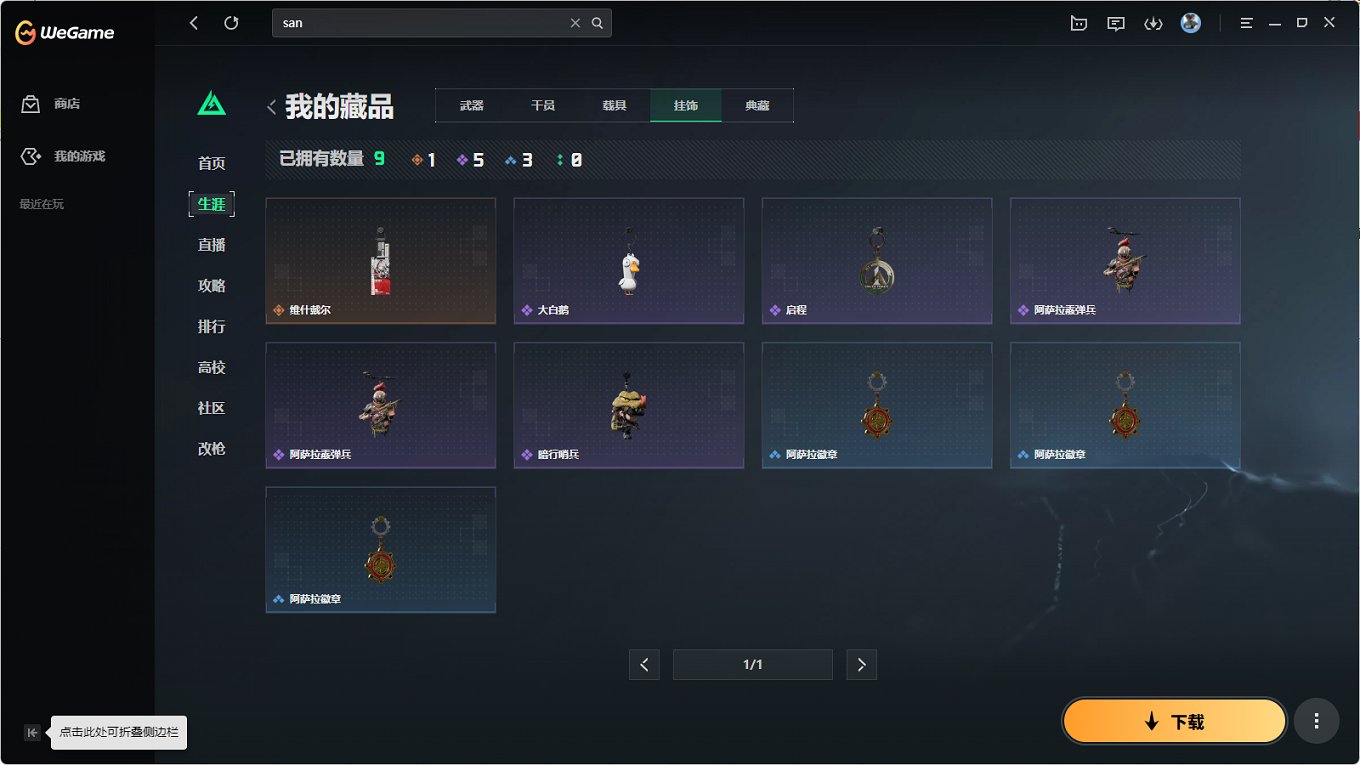The height and width of the screenshot is (765, 1360).
Task: Clear the search field with the X
Action: point(575,22)
